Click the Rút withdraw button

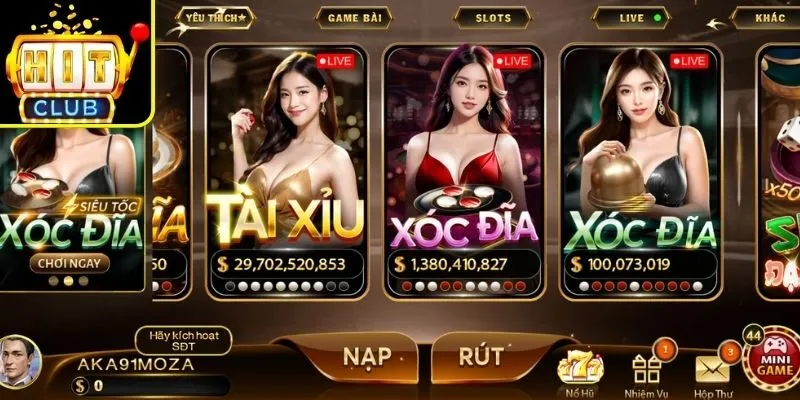pos(480,356)
